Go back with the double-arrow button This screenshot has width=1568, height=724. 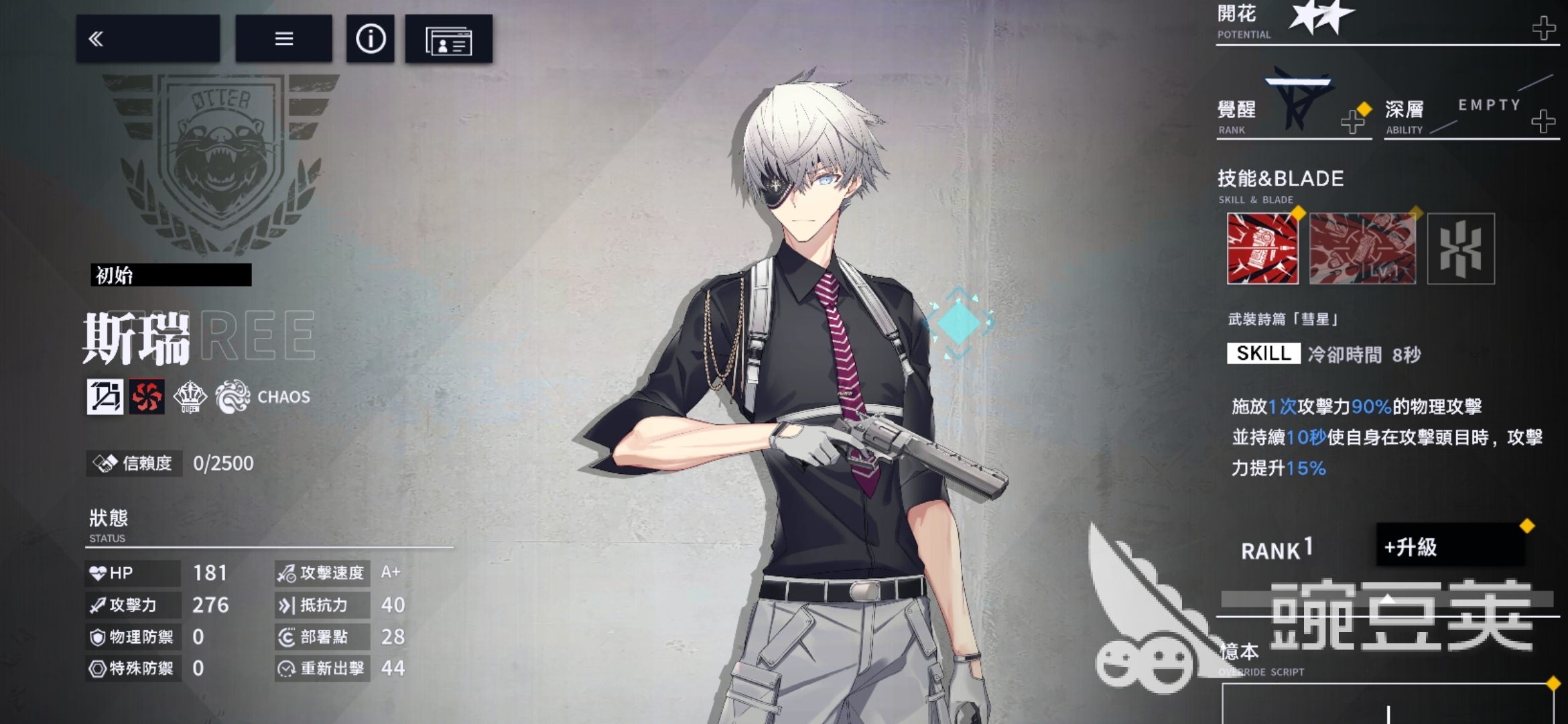147,39
